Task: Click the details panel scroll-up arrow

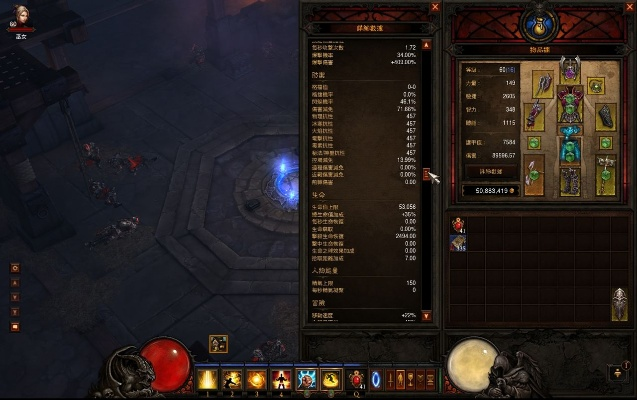Action: (x=427, y=45)
